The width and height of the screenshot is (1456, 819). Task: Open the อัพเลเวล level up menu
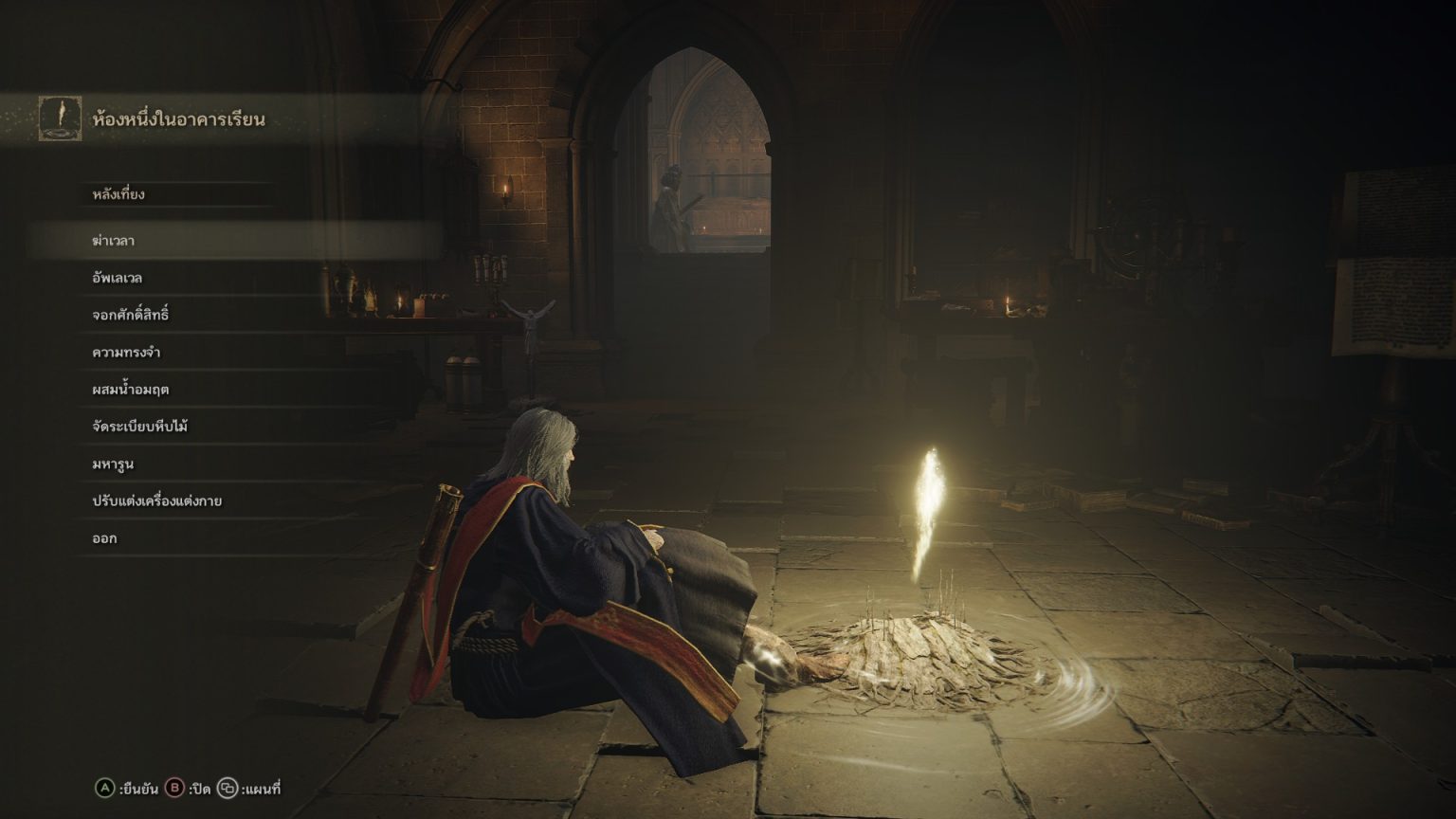pos(118,278)
